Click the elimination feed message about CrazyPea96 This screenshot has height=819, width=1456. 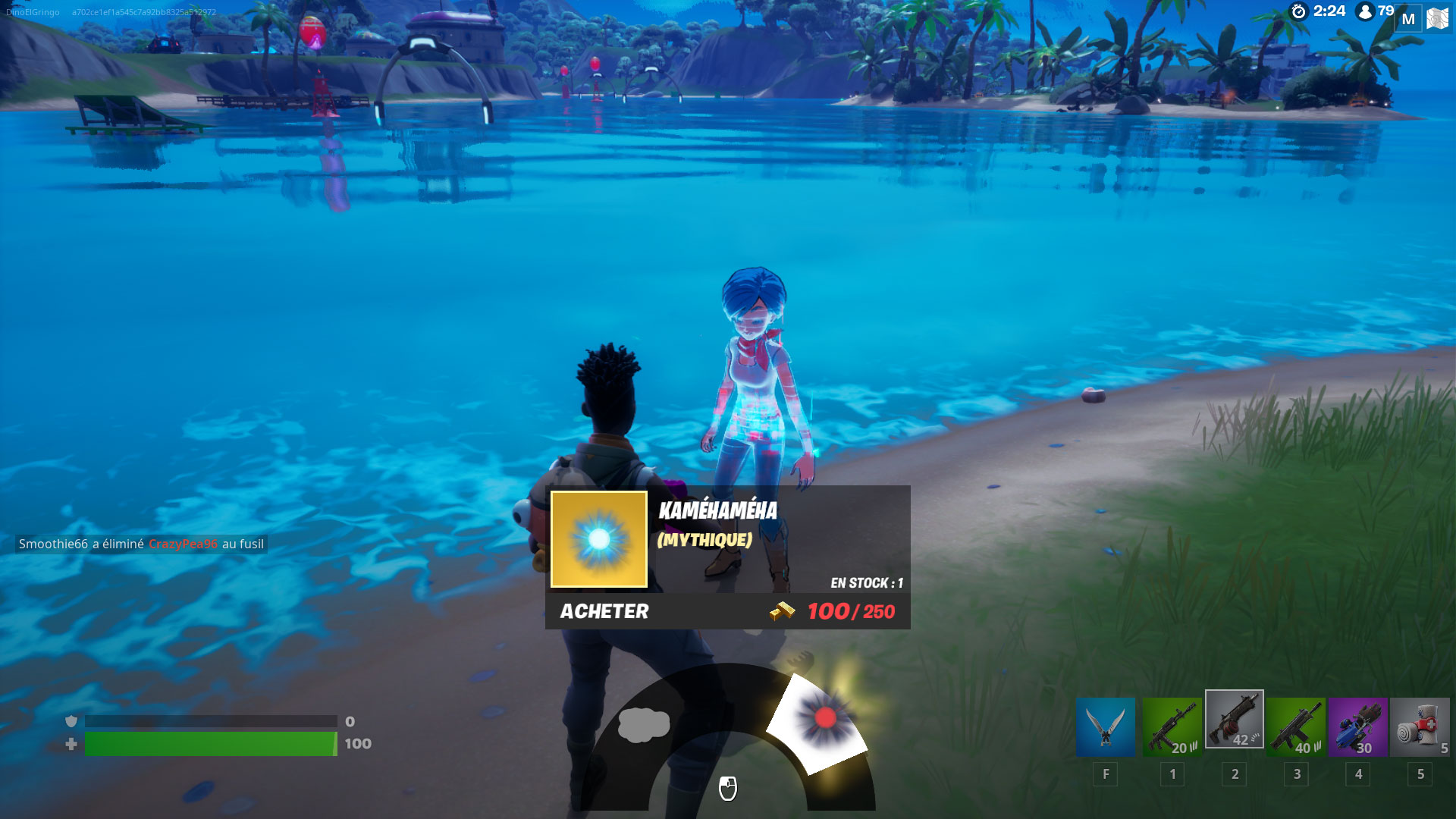point(140,544)
